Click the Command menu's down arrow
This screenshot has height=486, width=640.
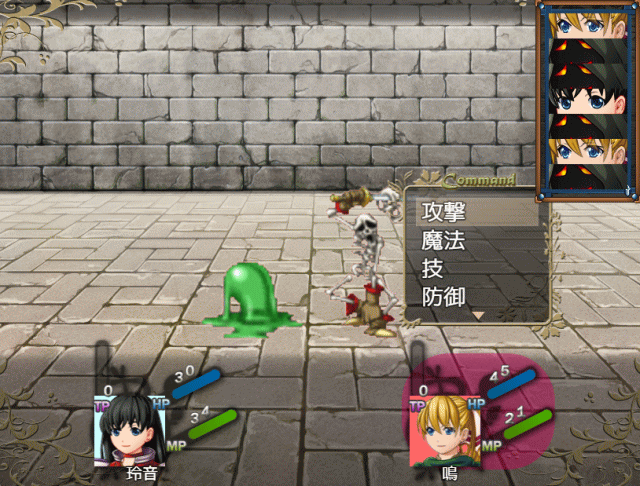(x=478, y=315)
